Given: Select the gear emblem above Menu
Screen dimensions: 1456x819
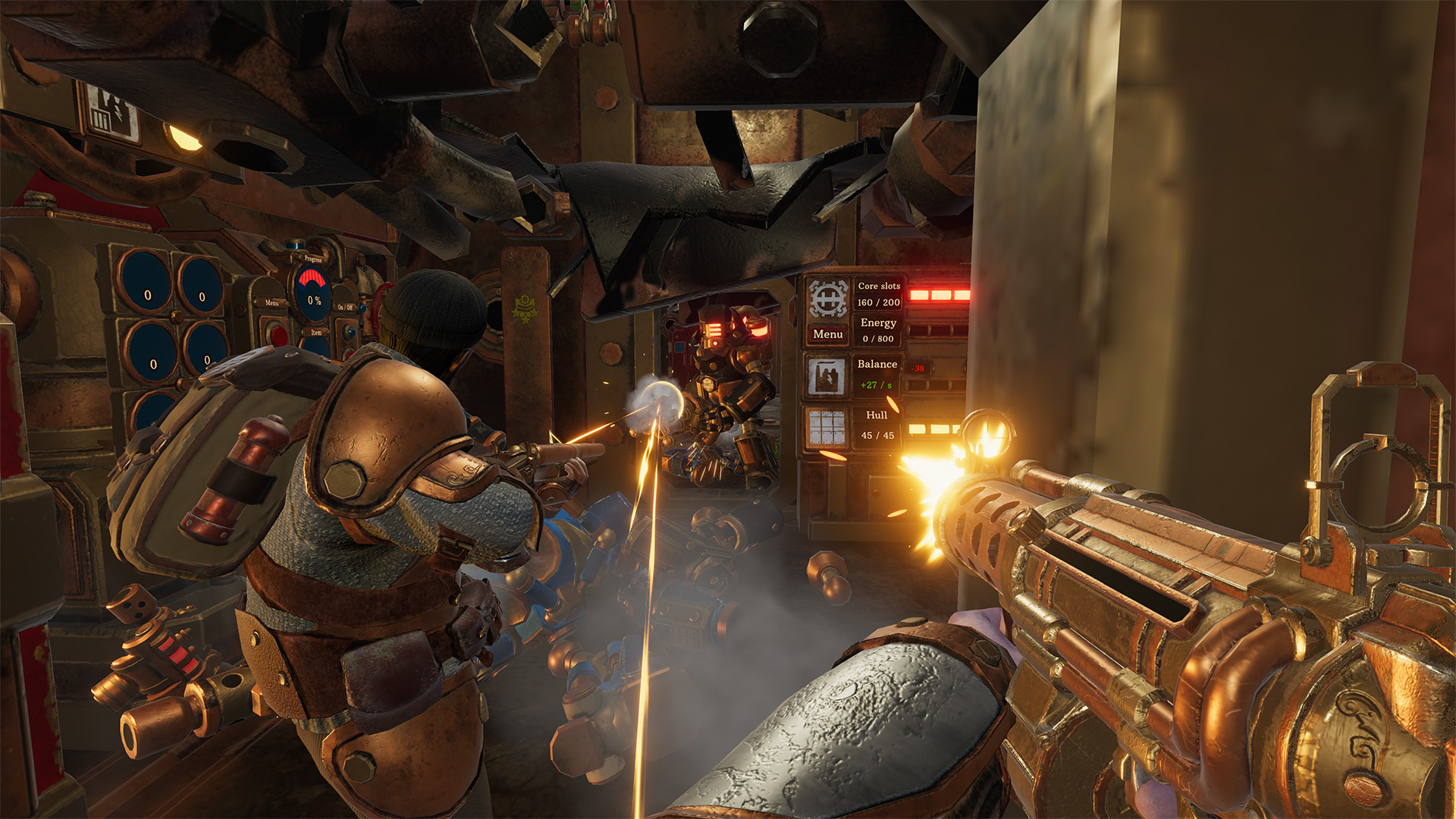Looking at the screenshot, I should 827,298.
